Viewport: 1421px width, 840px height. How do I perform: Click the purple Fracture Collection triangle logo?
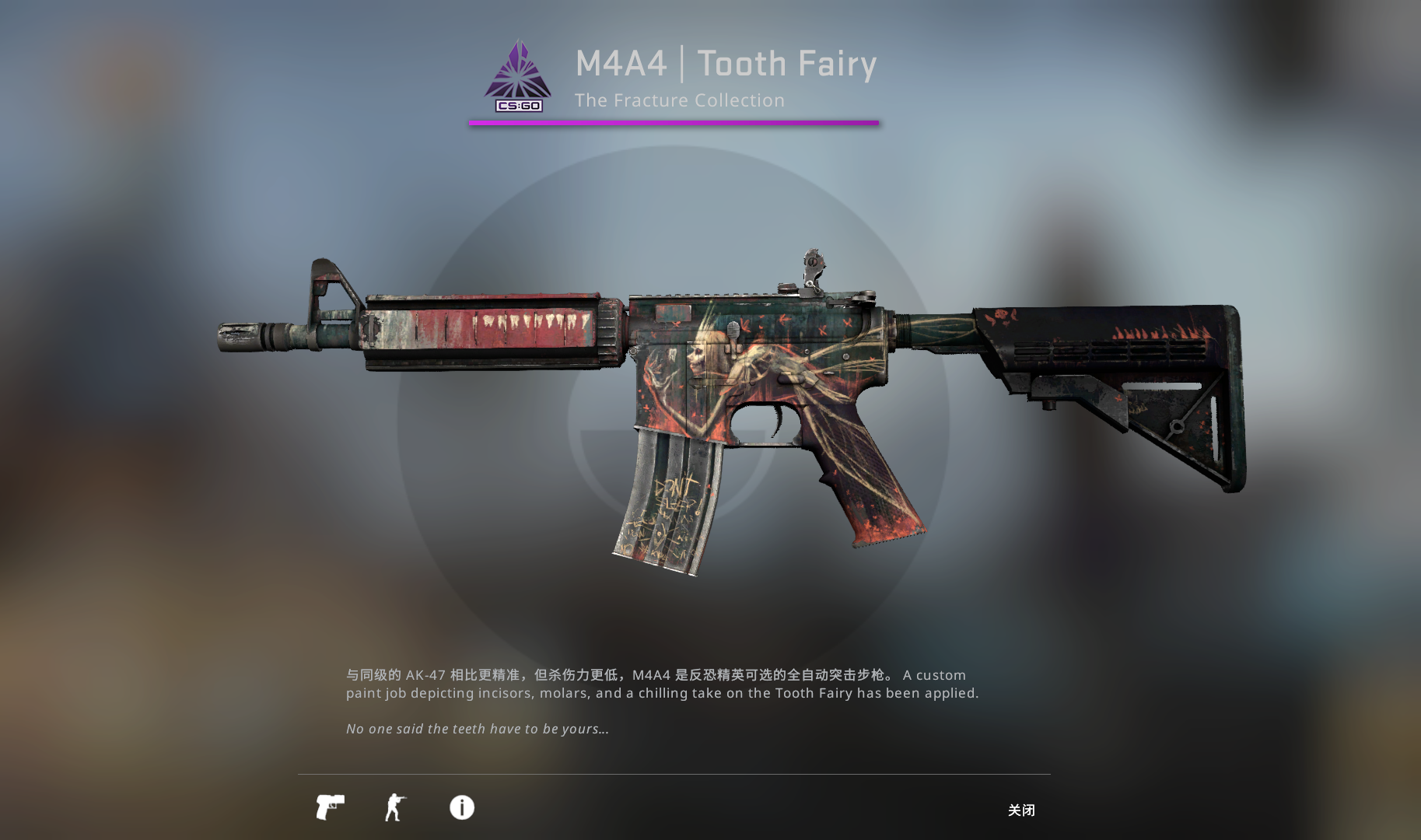point(516,70)
